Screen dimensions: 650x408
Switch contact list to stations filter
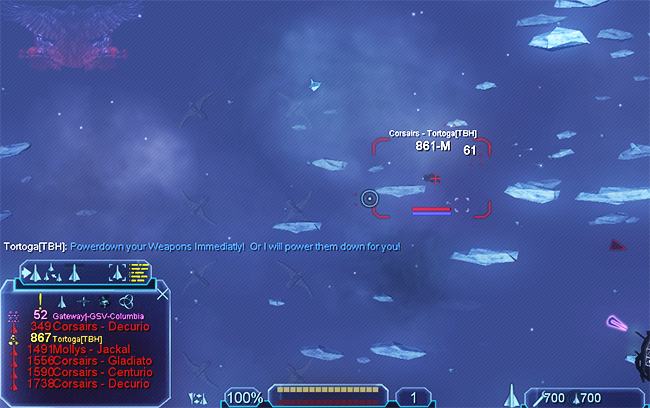[84, 300]
